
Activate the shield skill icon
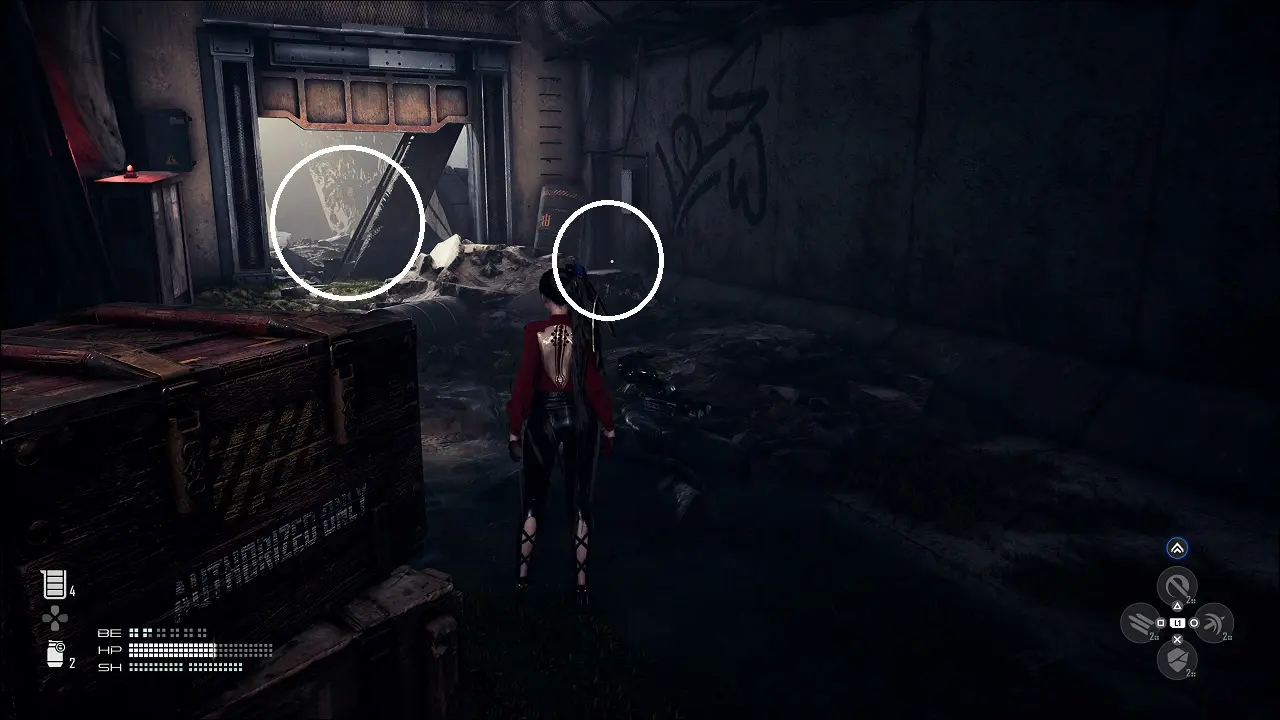click(1177, 659)
